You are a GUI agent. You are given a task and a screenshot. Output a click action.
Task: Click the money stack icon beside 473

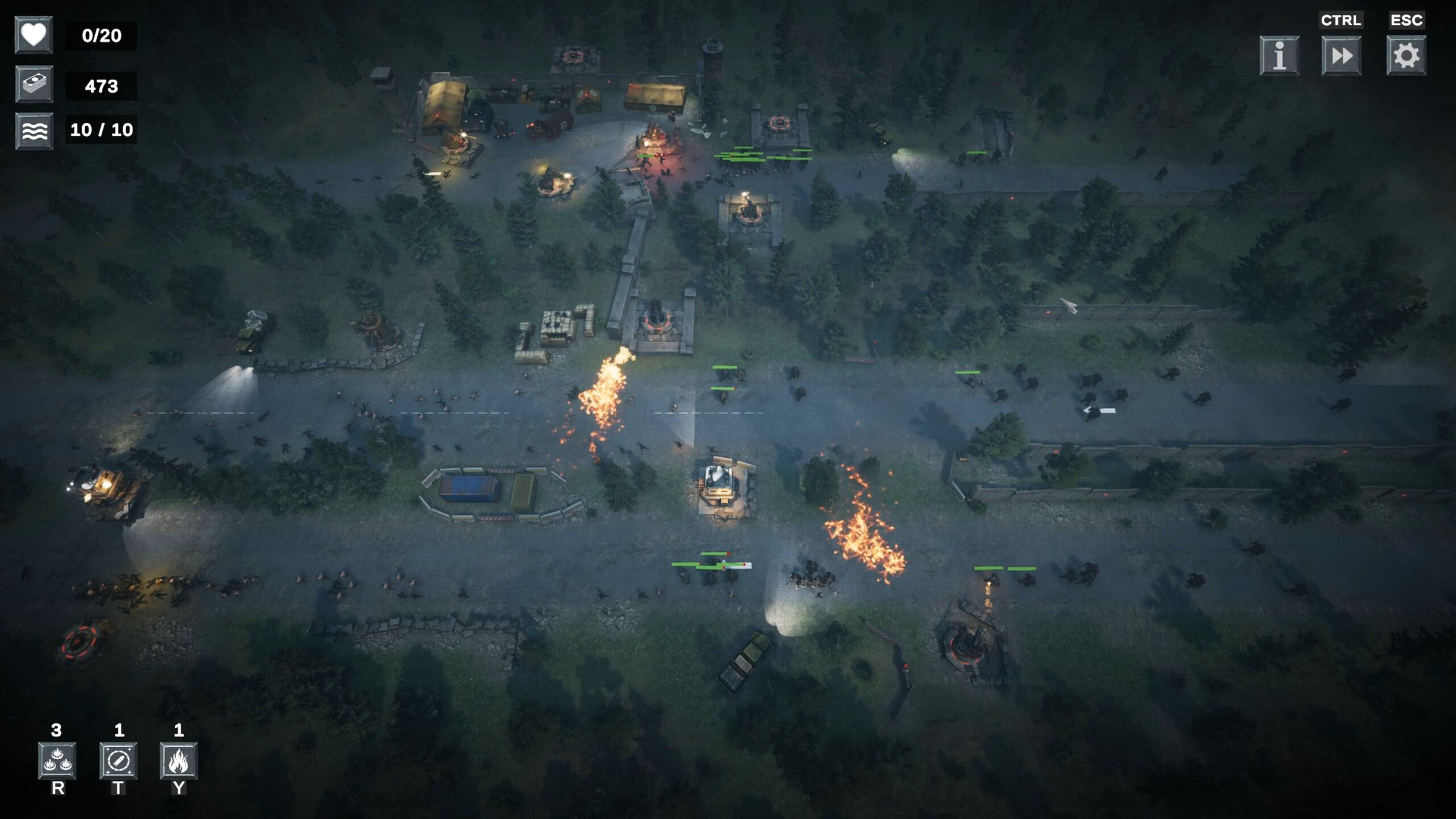34,86
